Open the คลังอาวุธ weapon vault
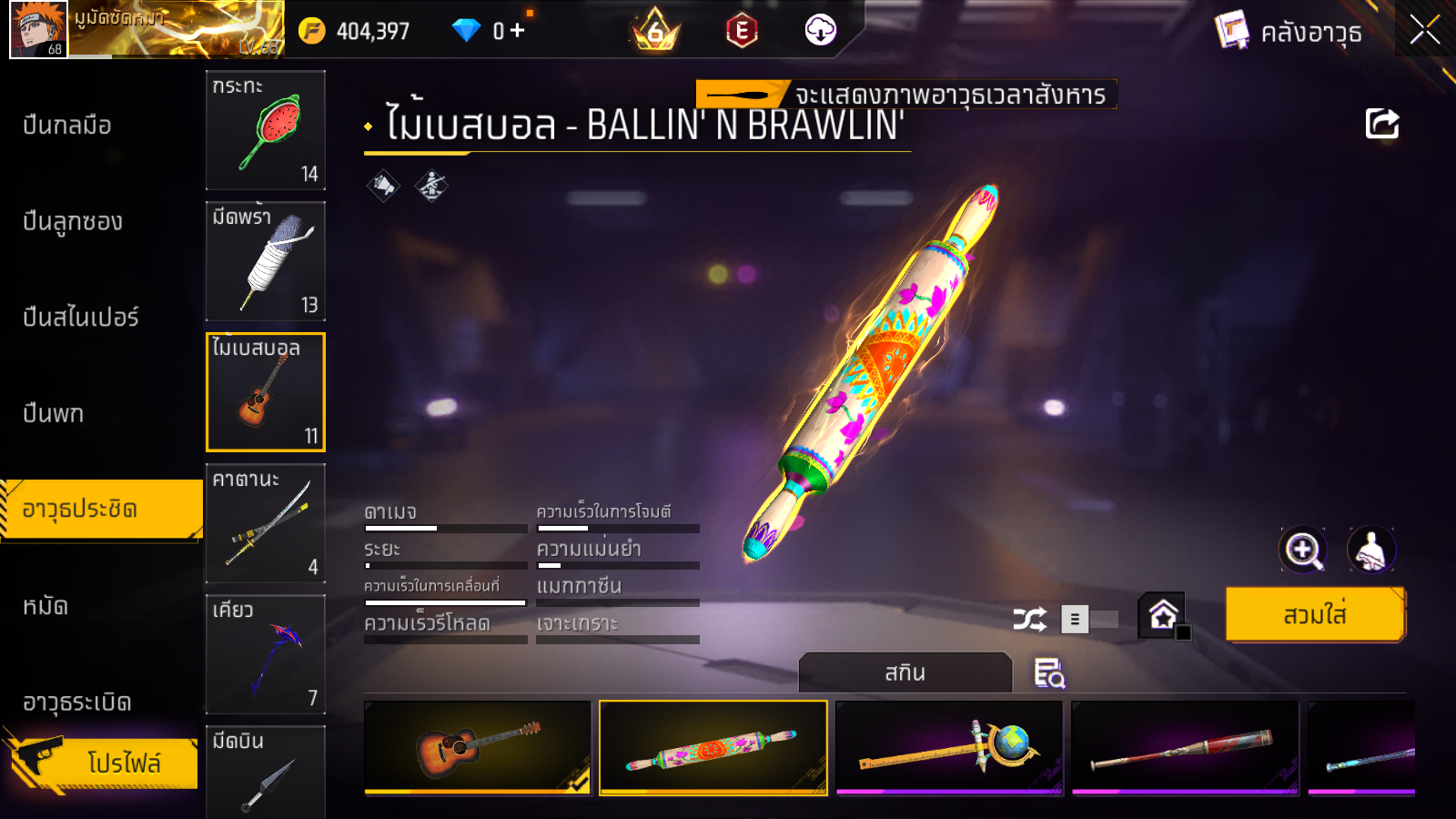 [1289, 32]
